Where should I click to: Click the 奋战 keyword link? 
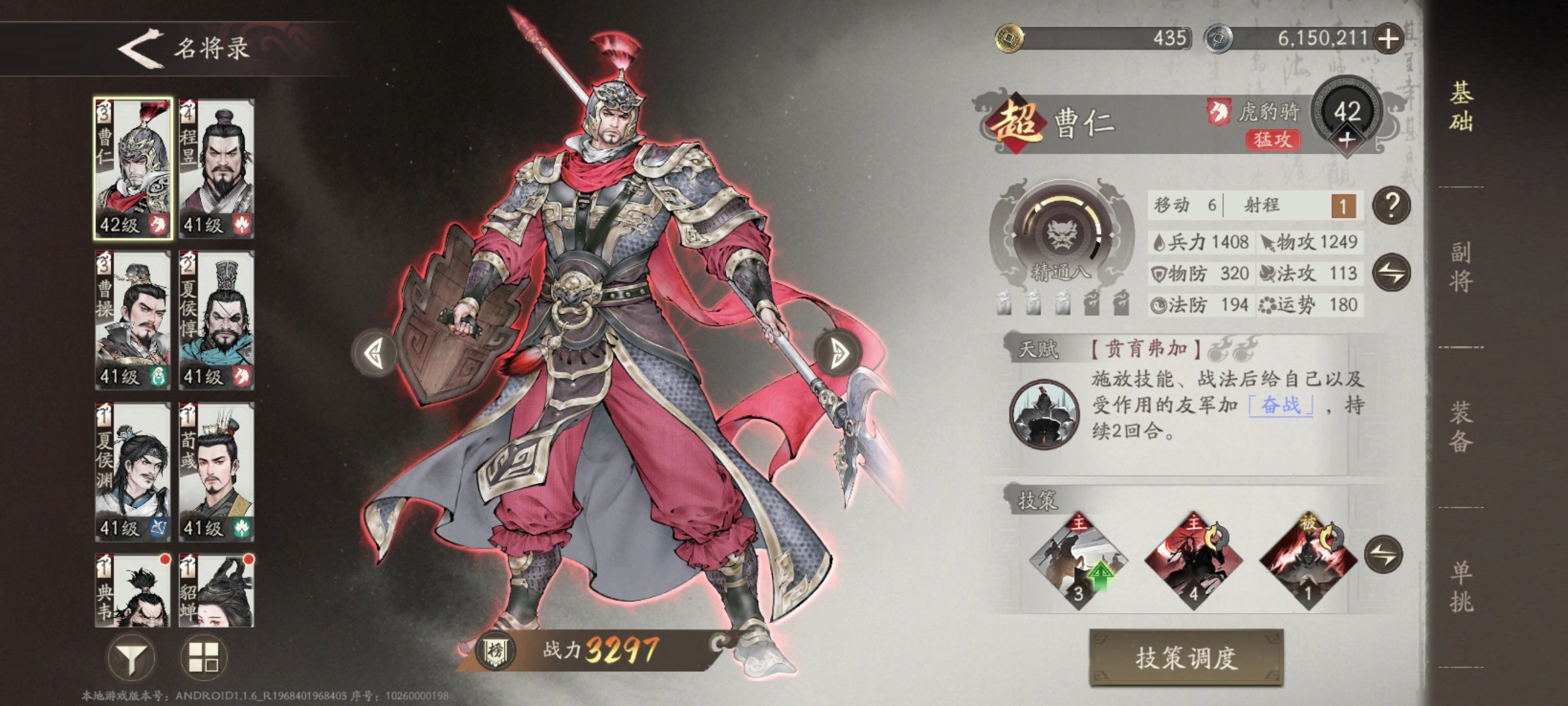(1281, 405)
